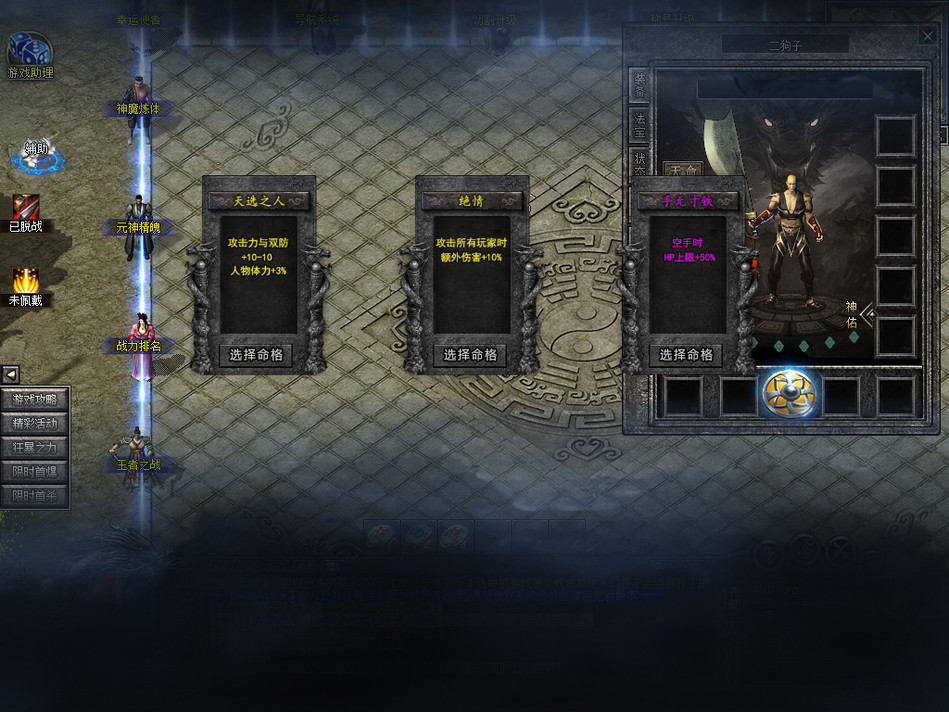This screenshot has height=712, width=949.
Task: Open the 游戏攻略 guide button
Action: point(35,400)
